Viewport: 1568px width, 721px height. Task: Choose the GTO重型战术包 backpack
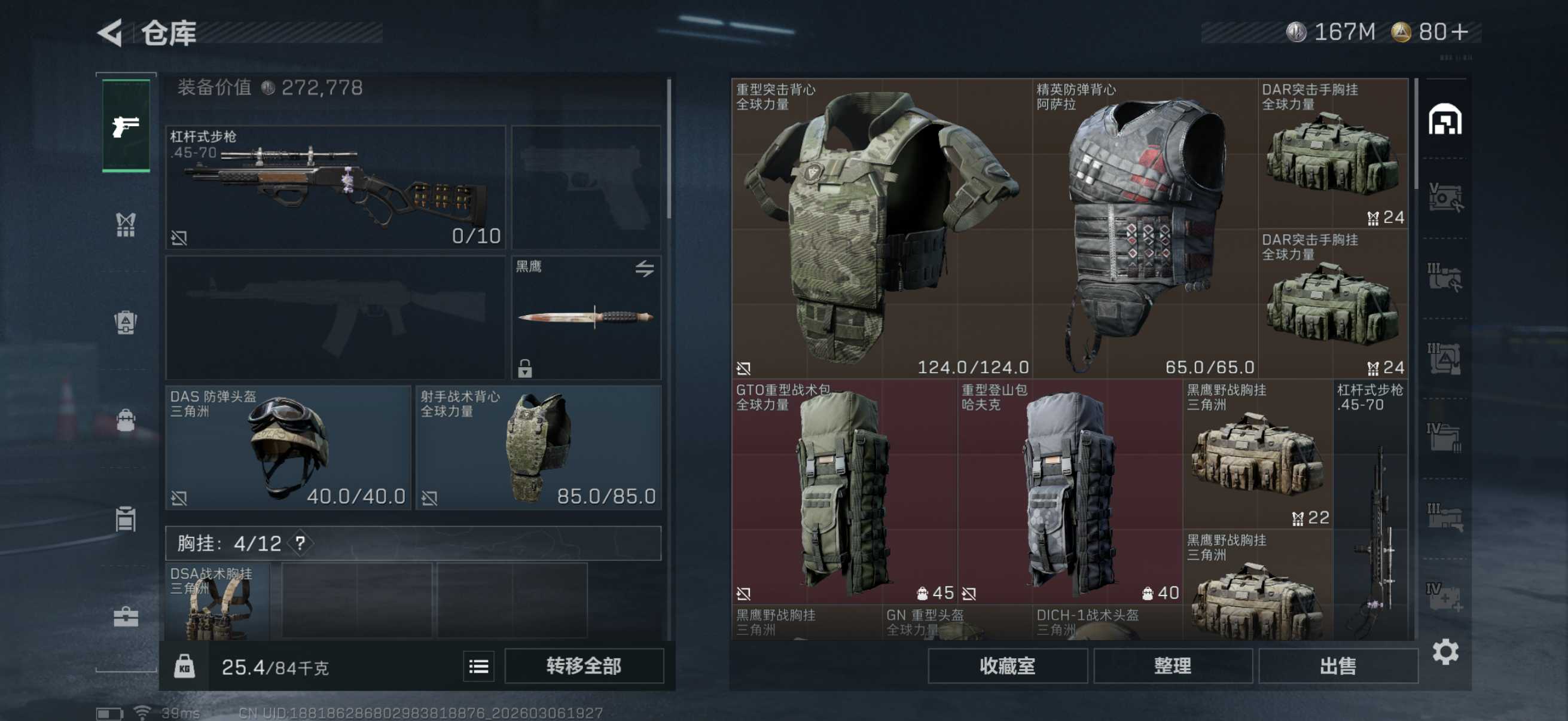tap(844, 491)
